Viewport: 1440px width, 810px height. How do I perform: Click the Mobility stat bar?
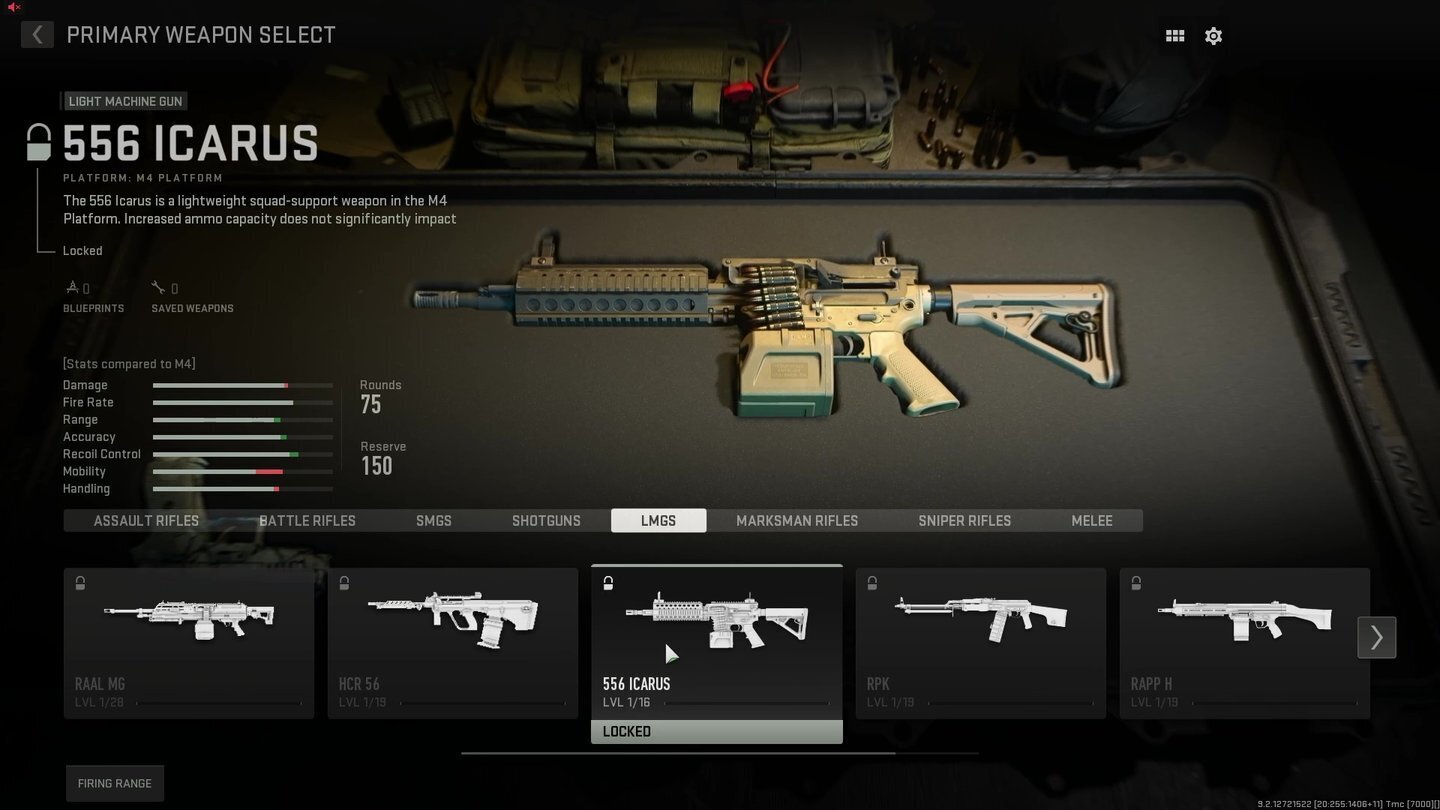click(242, 471)
